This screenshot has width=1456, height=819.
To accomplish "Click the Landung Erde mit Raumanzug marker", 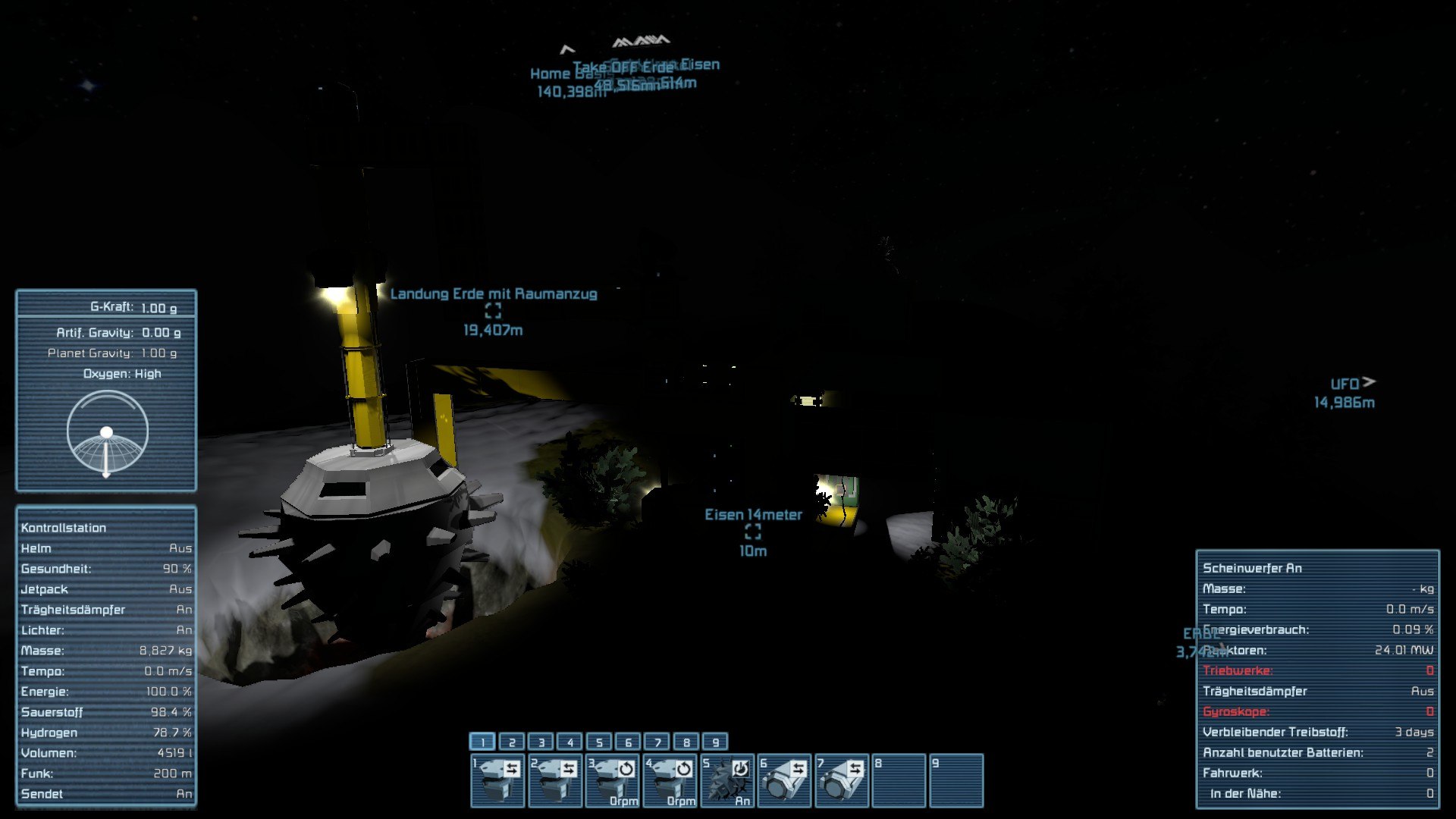I will click(x=493, y=311).
